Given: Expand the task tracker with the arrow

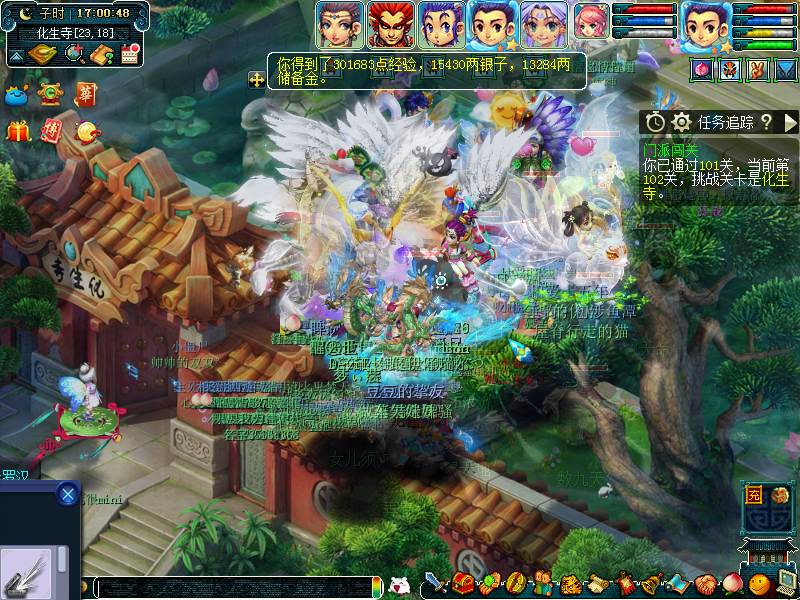Looking at the screenshot, I should [x=790, y=122].
